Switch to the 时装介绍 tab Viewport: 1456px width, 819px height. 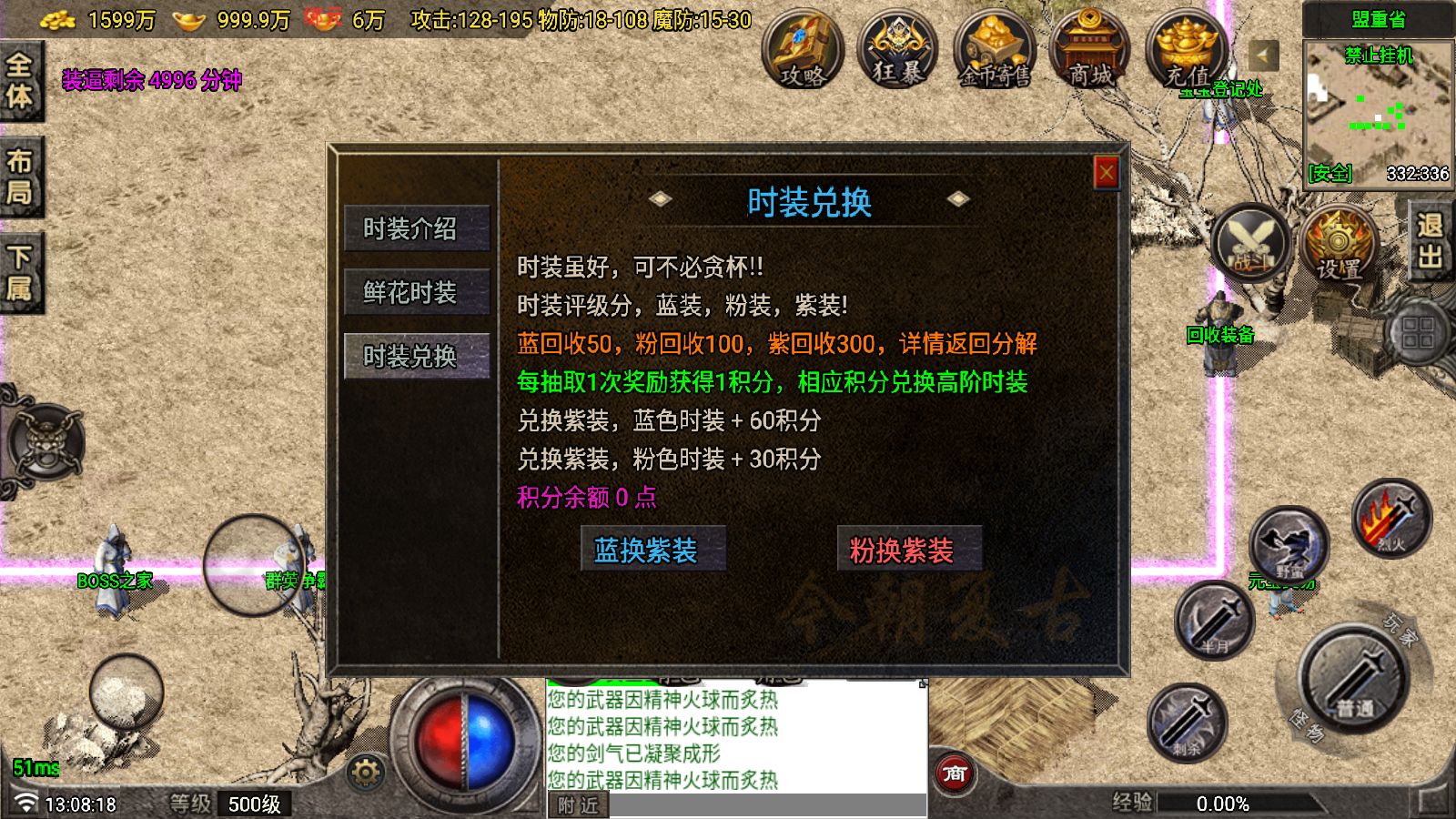(x=417, y=230)
